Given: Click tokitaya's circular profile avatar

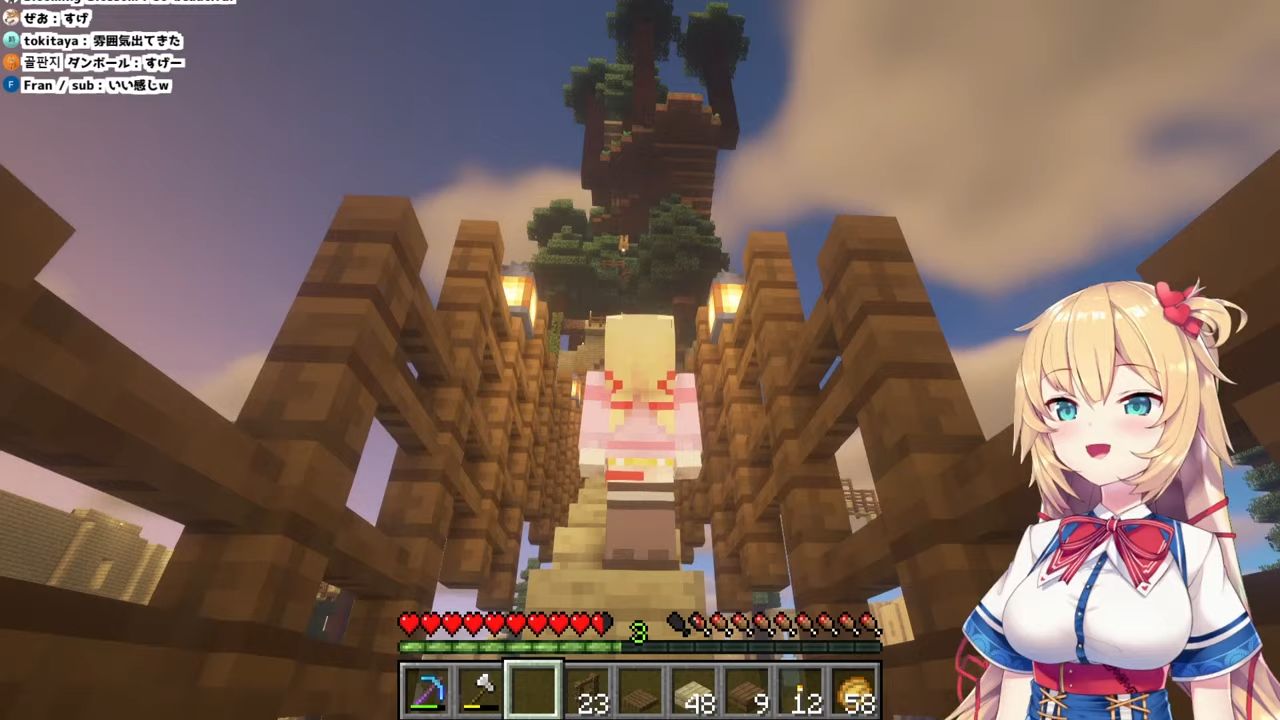Looking at the screenshot, I should point(10,42).
